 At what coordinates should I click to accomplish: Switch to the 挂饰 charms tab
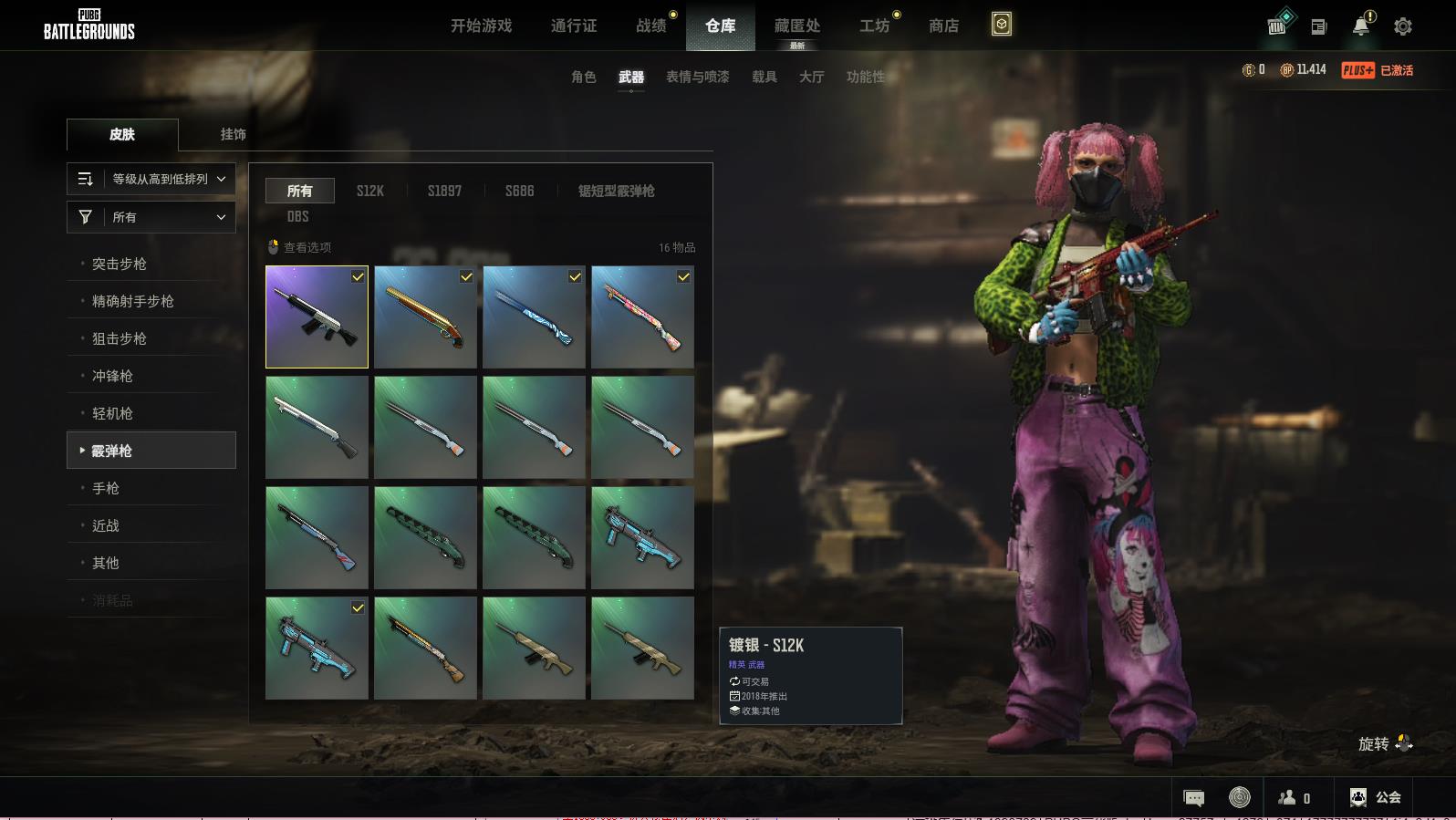click(x=233, y=134)
